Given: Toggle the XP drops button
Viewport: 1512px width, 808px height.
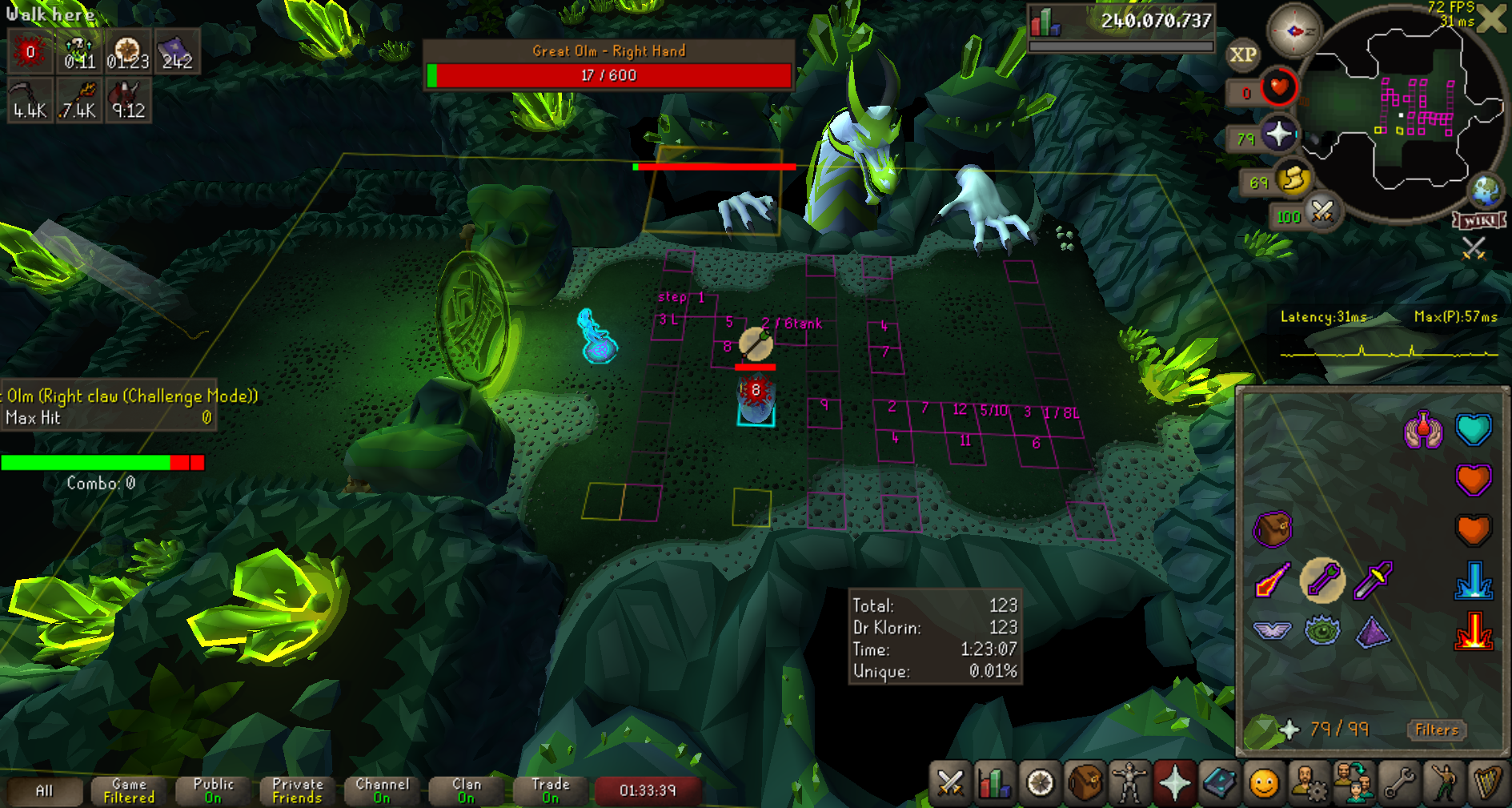Looking at the screenshot, I should (x=1242, y=54).
